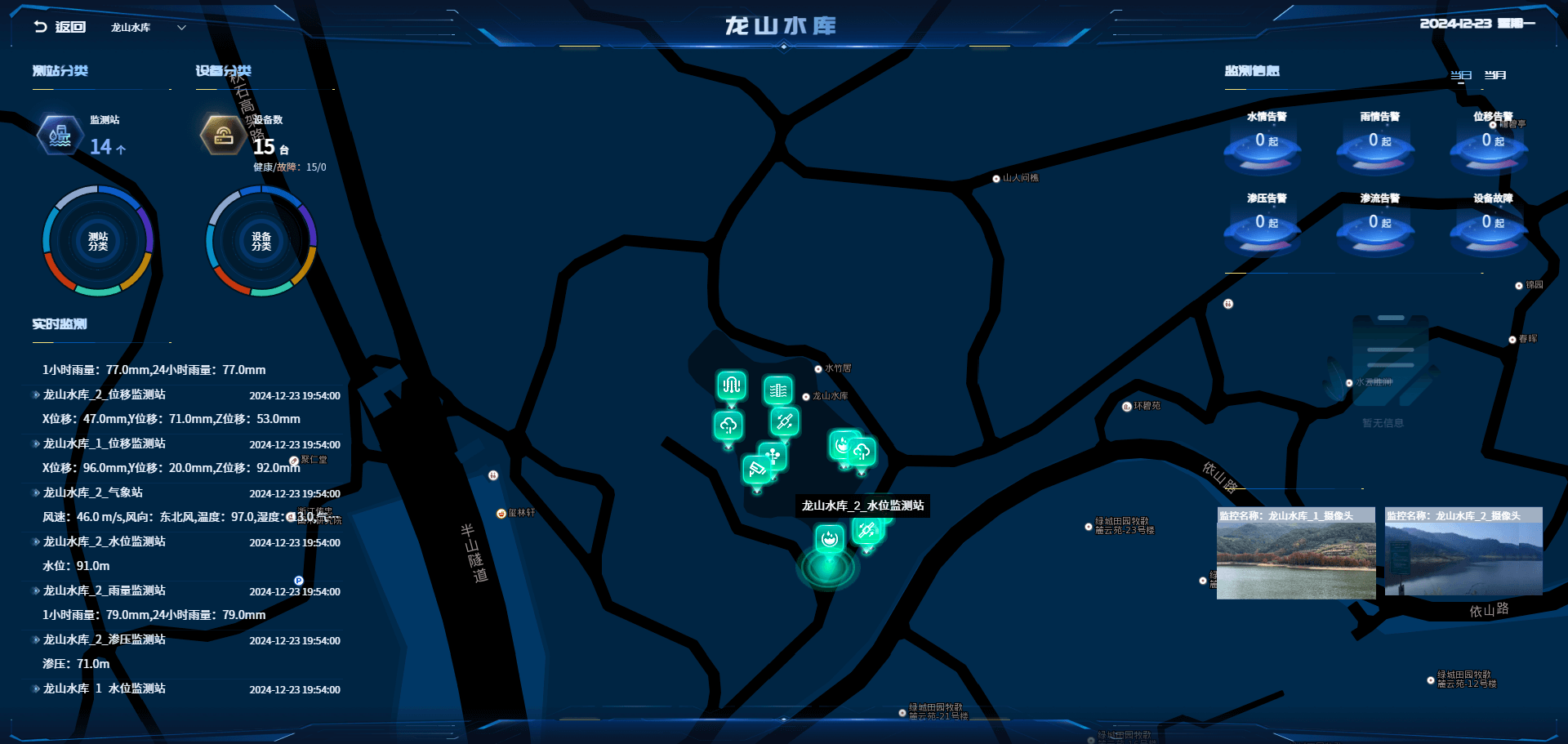Screen dimensions: 1568x744
Task: Switch to the 当日 tab
Action: (1460, 75)
